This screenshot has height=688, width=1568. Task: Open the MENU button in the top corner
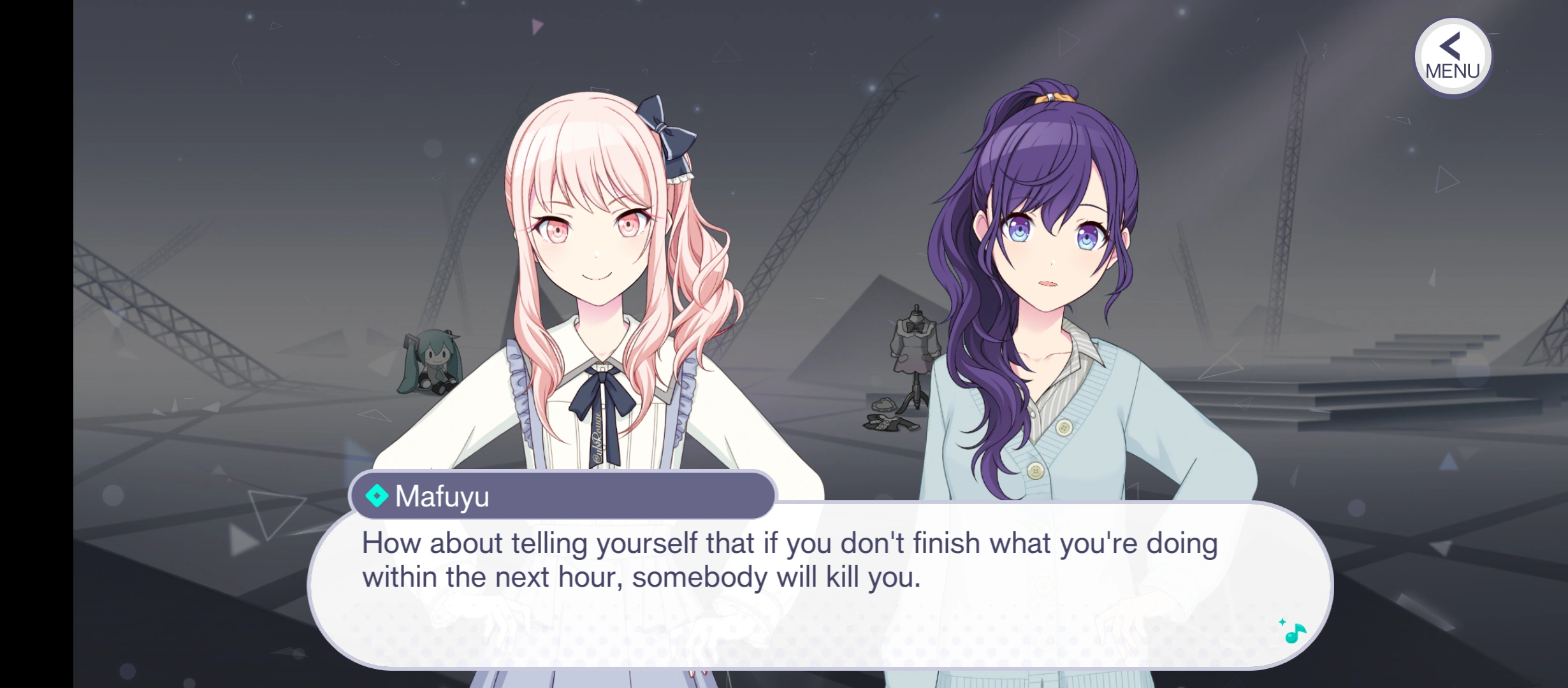point(1452,57)
